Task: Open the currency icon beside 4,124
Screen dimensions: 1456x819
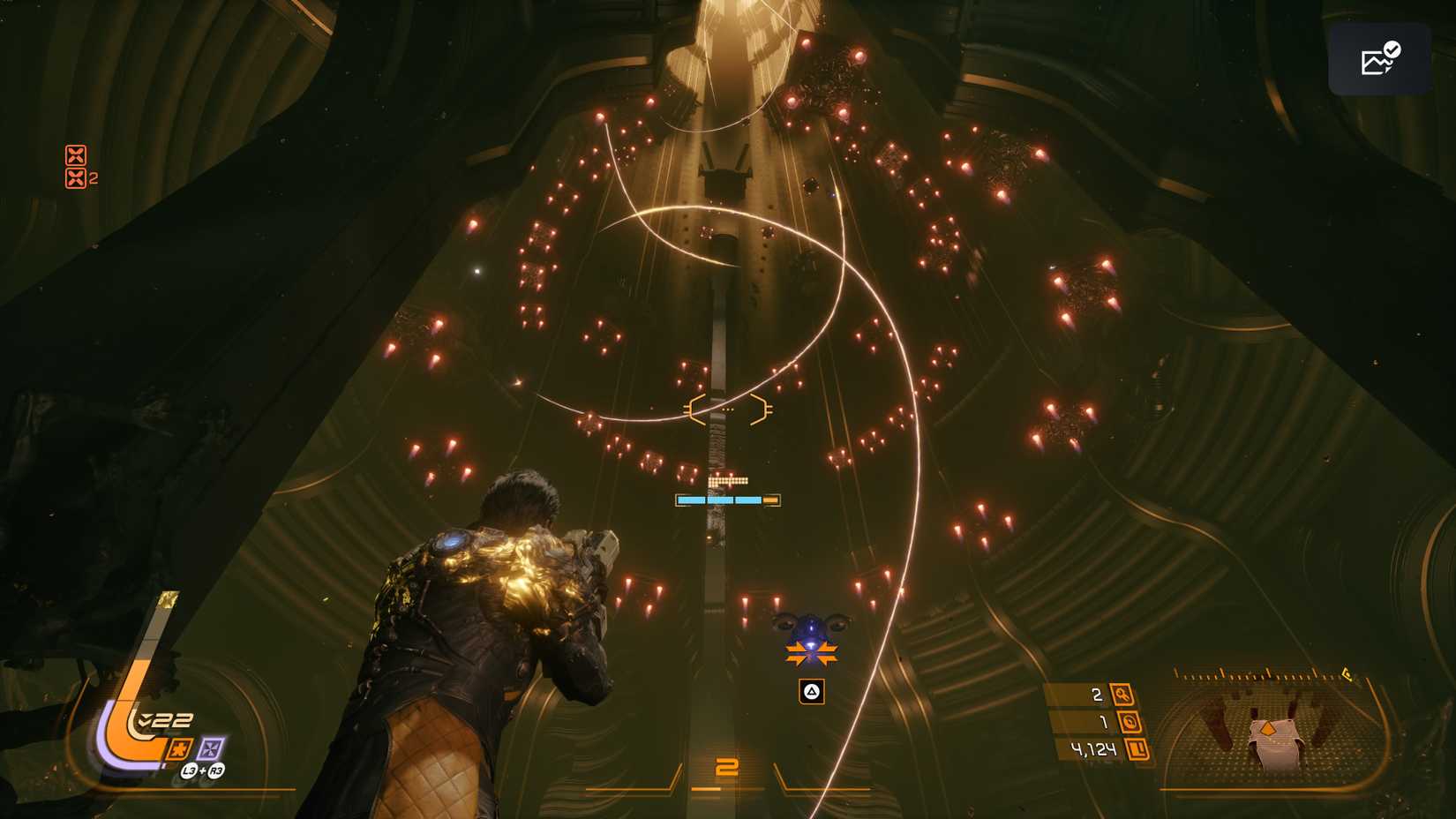Action: [1137, 749]
